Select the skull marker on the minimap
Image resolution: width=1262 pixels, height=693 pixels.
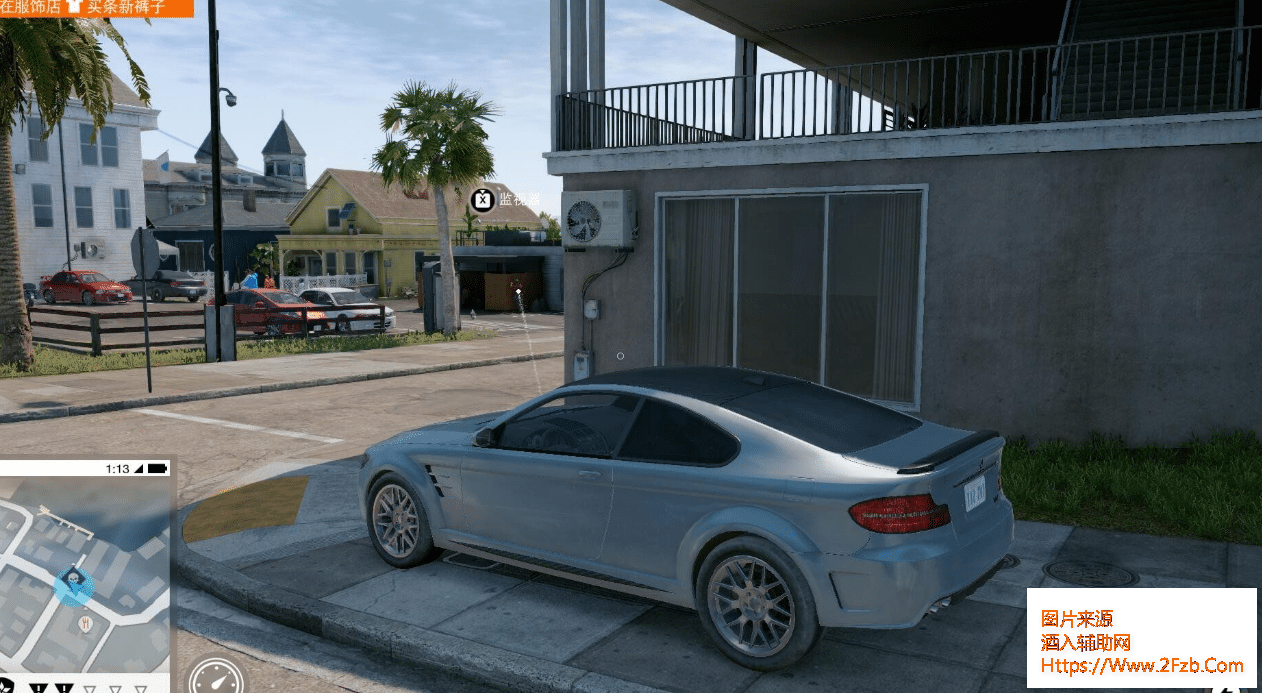click(73, 582)
